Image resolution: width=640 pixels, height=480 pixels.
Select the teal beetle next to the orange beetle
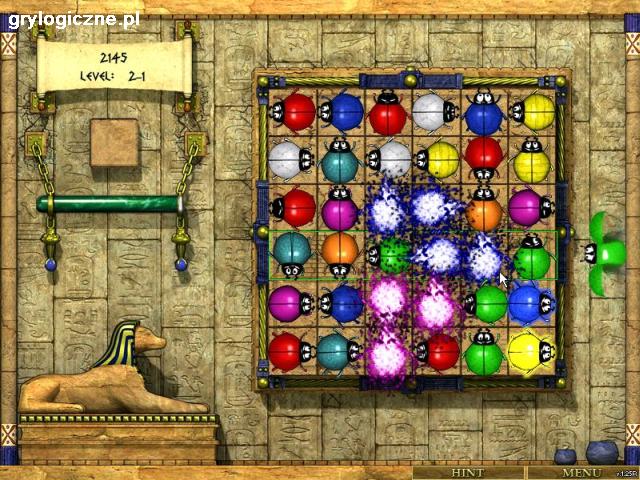click(x=291, y=254)
